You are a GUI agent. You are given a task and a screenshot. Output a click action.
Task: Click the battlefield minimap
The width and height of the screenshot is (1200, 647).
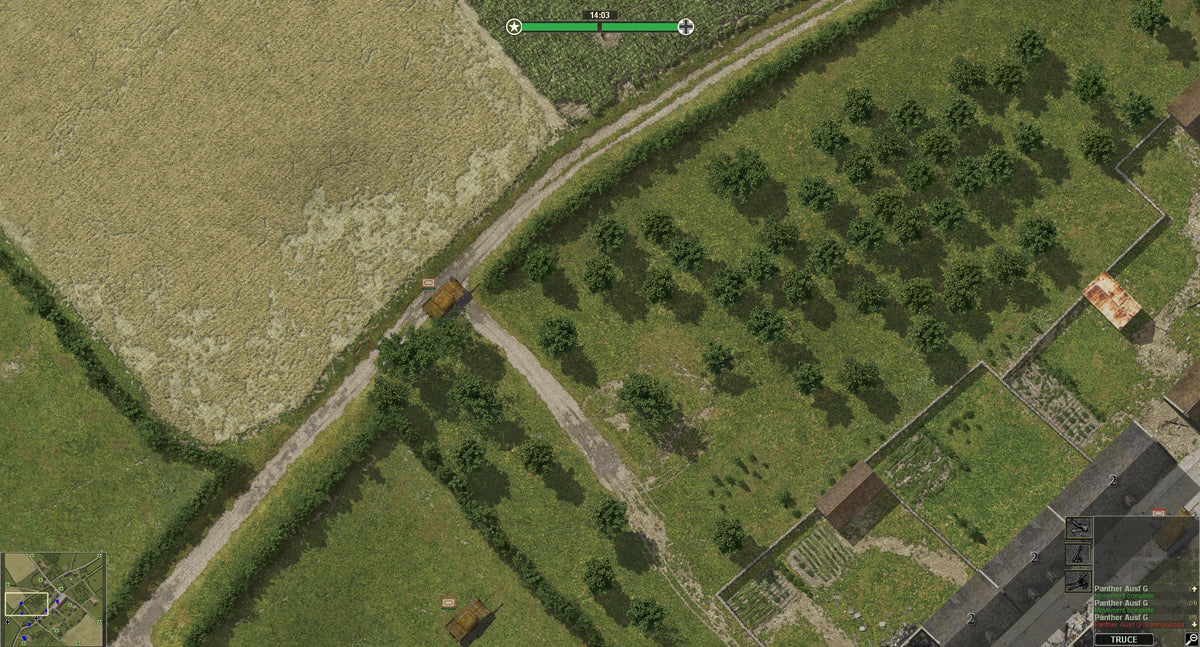pos(54,598)
